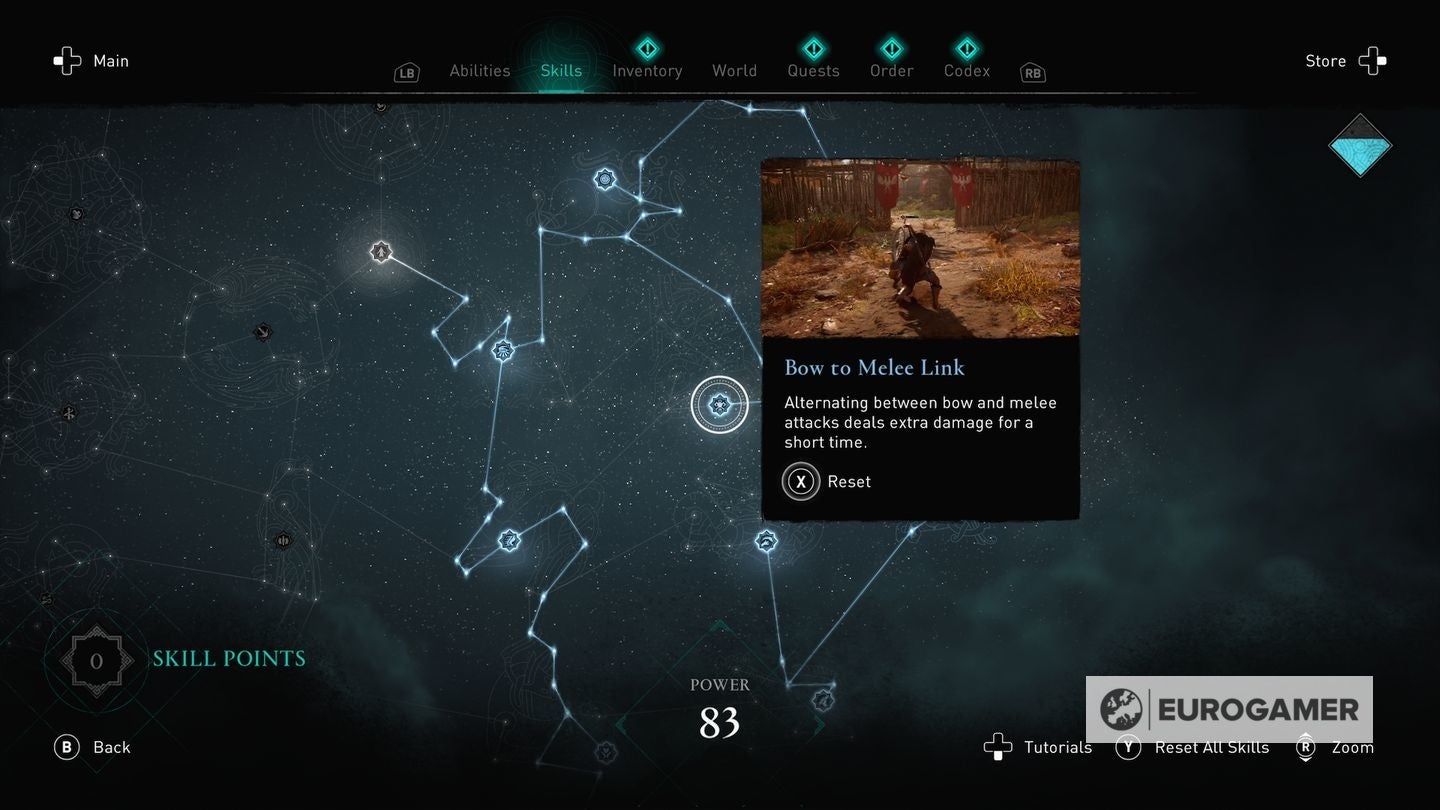Open the Store from the top right icon
Image resolution: width=1440 pixels, height=810 pixels.
coord(1373,61)
